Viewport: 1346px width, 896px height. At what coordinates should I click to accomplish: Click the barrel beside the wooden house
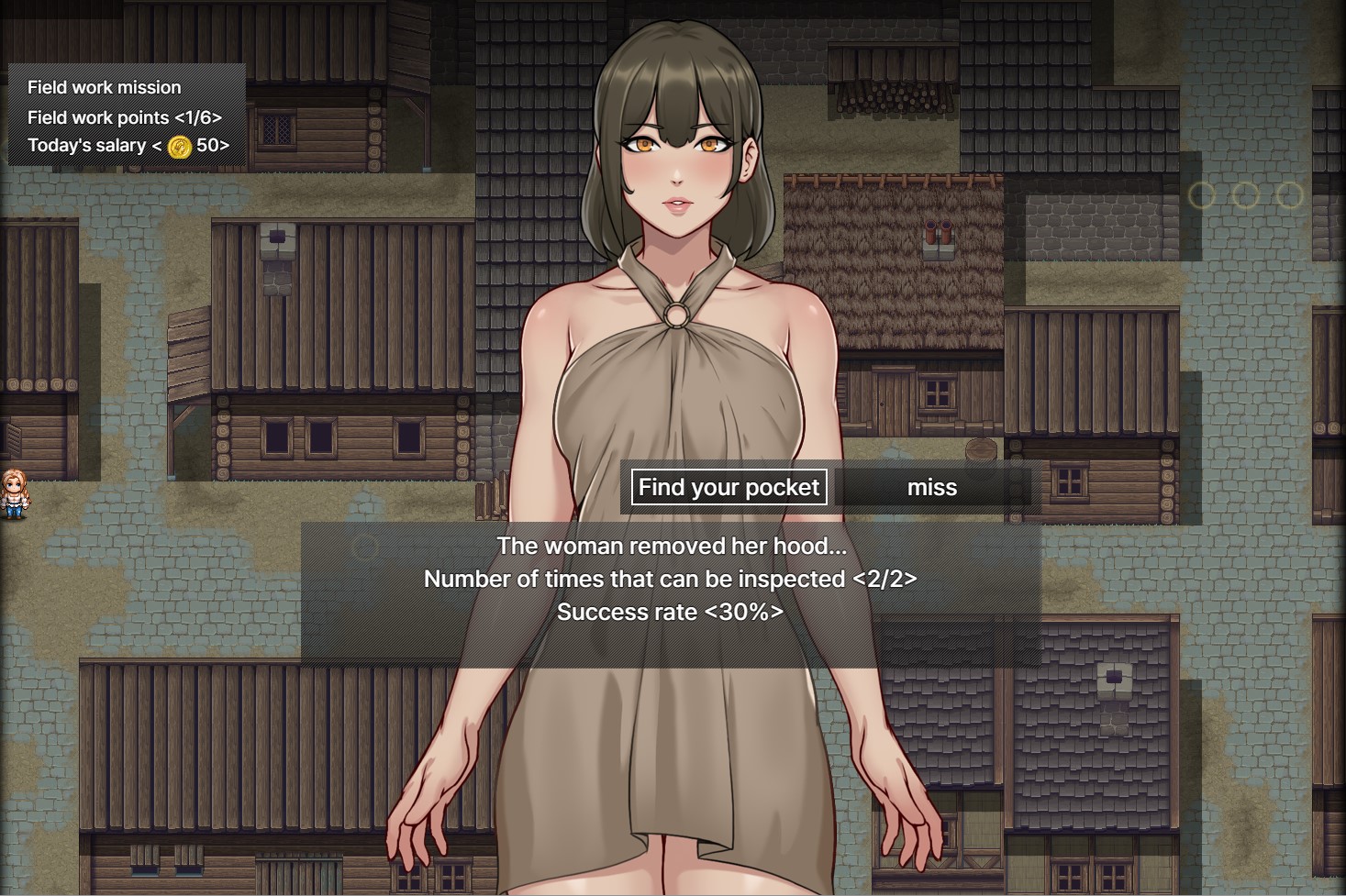click(981, 450)
